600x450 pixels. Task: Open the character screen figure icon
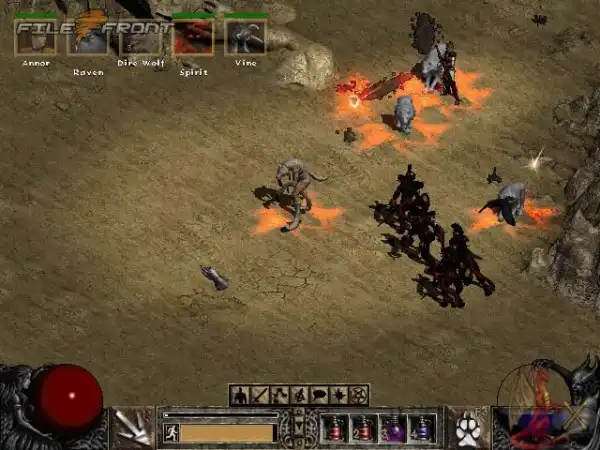pos(240,395)
